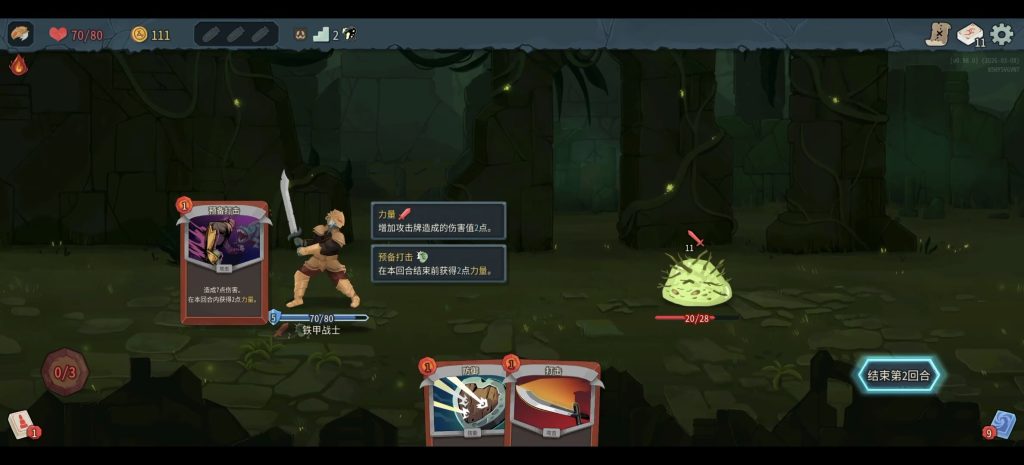The image size is (1024, 465).
Task: View the full deck of 11 cards
Action: pos(970,34)
